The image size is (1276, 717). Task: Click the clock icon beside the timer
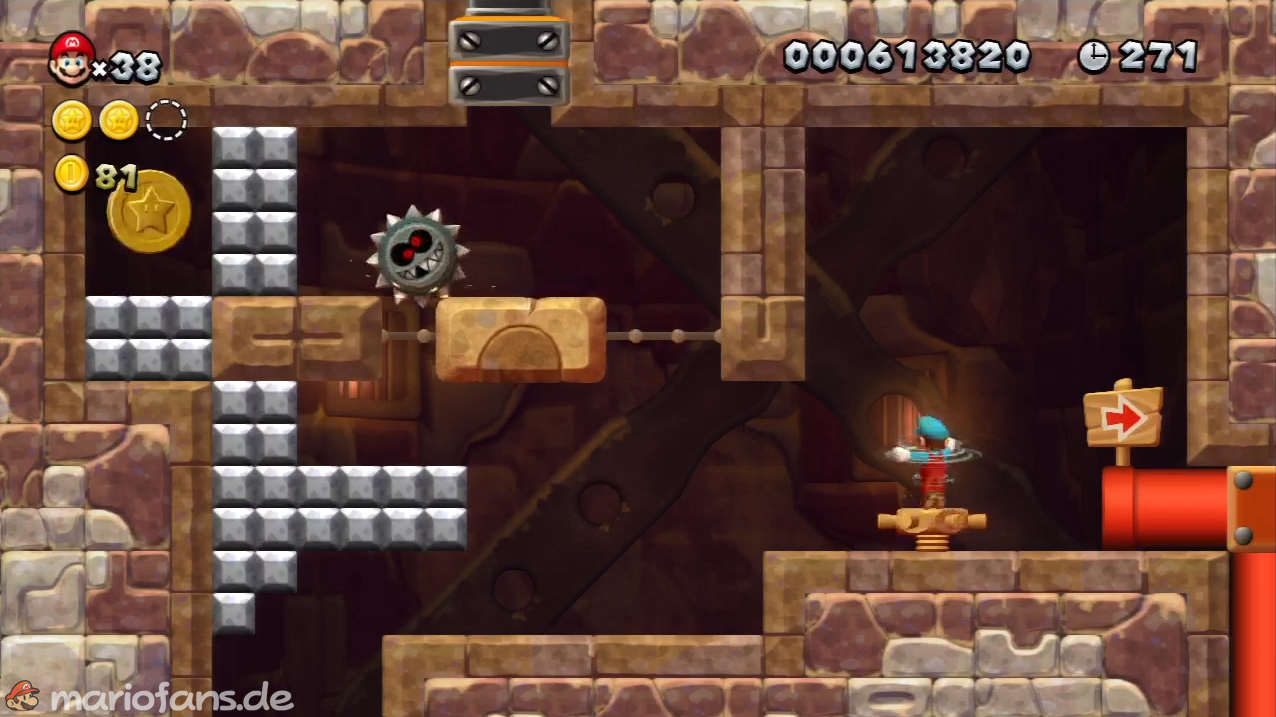pyautogui.click(x=1093, y=57)
